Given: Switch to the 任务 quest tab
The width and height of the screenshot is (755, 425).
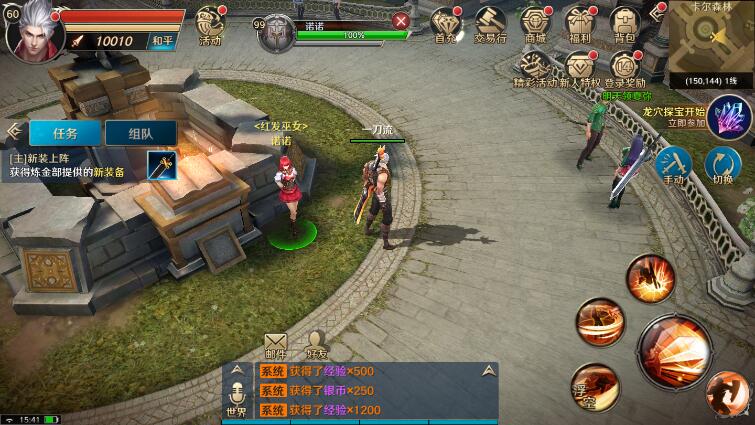Looking at the screenshot, I should [x=66, y=133].
